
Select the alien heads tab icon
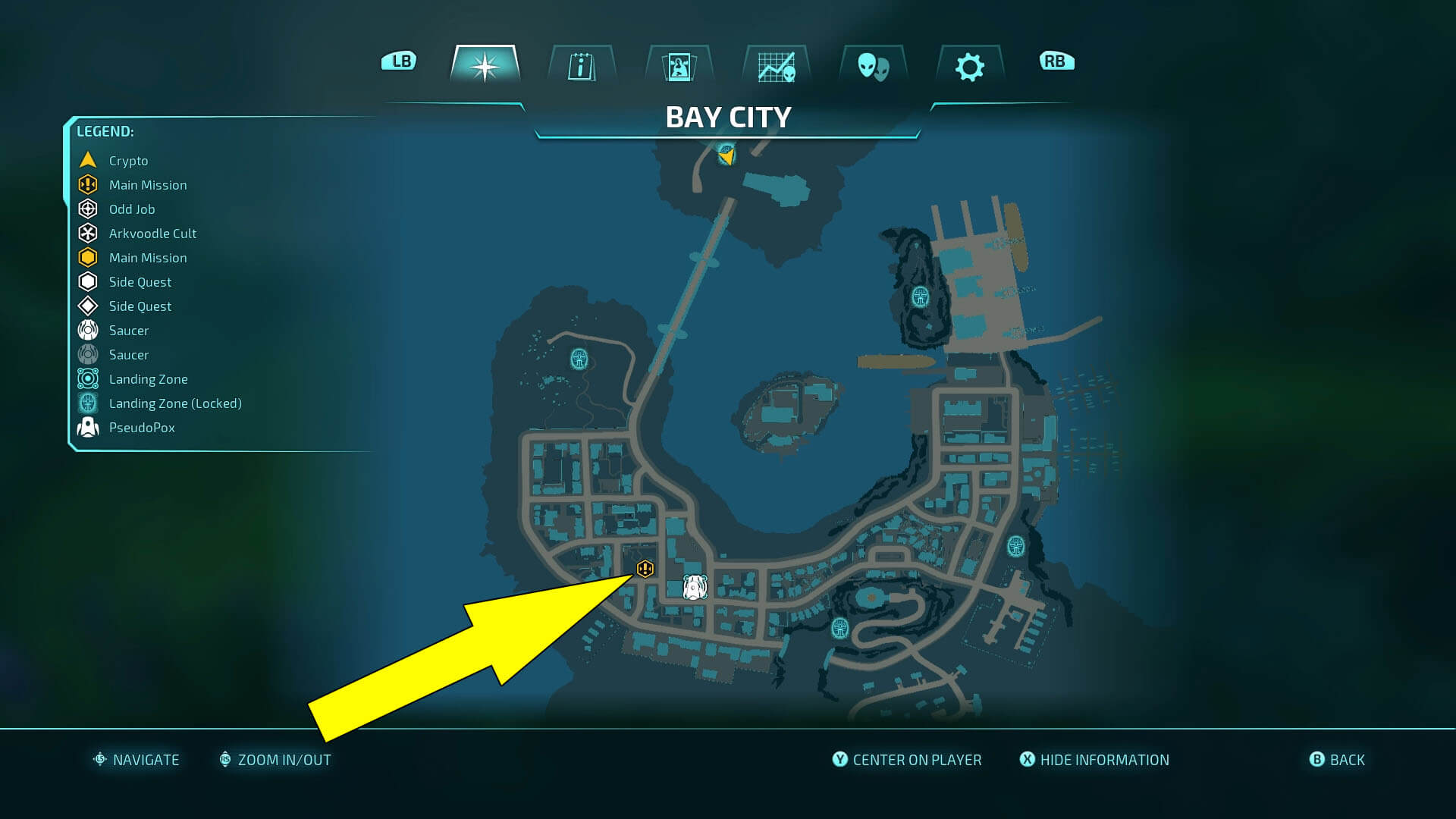pos(874,67)
